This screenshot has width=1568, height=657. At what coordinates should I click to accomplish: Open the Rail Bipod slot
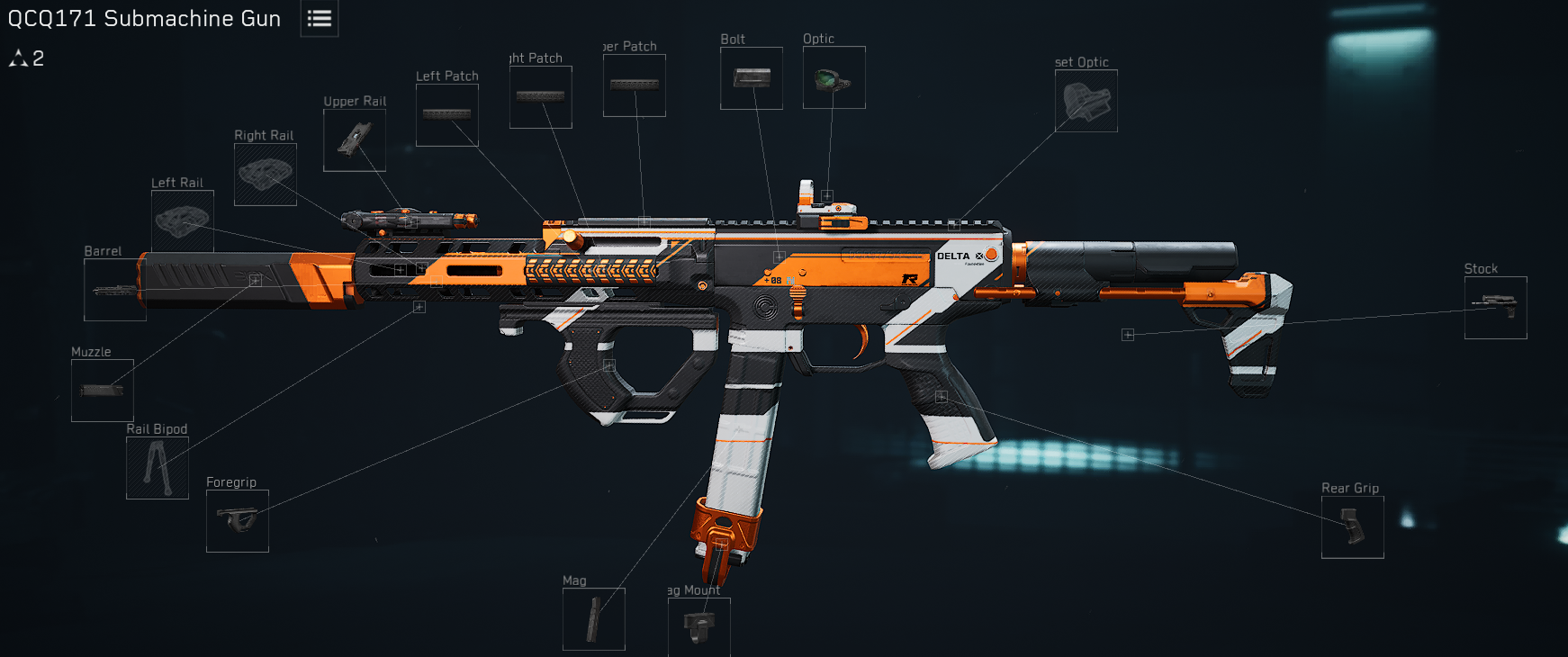point(158,468)
